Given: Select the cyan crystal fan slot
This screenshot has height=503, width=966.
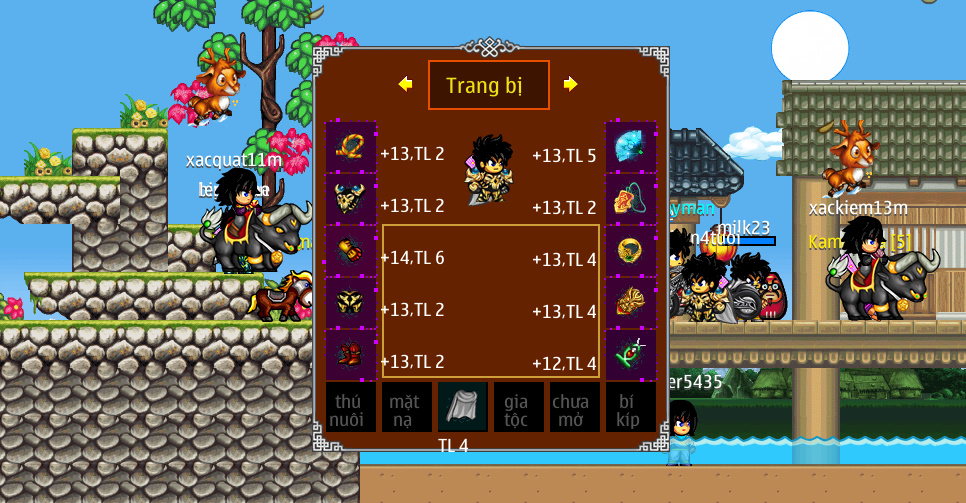Looking at the screenshot, I should 631,147.
